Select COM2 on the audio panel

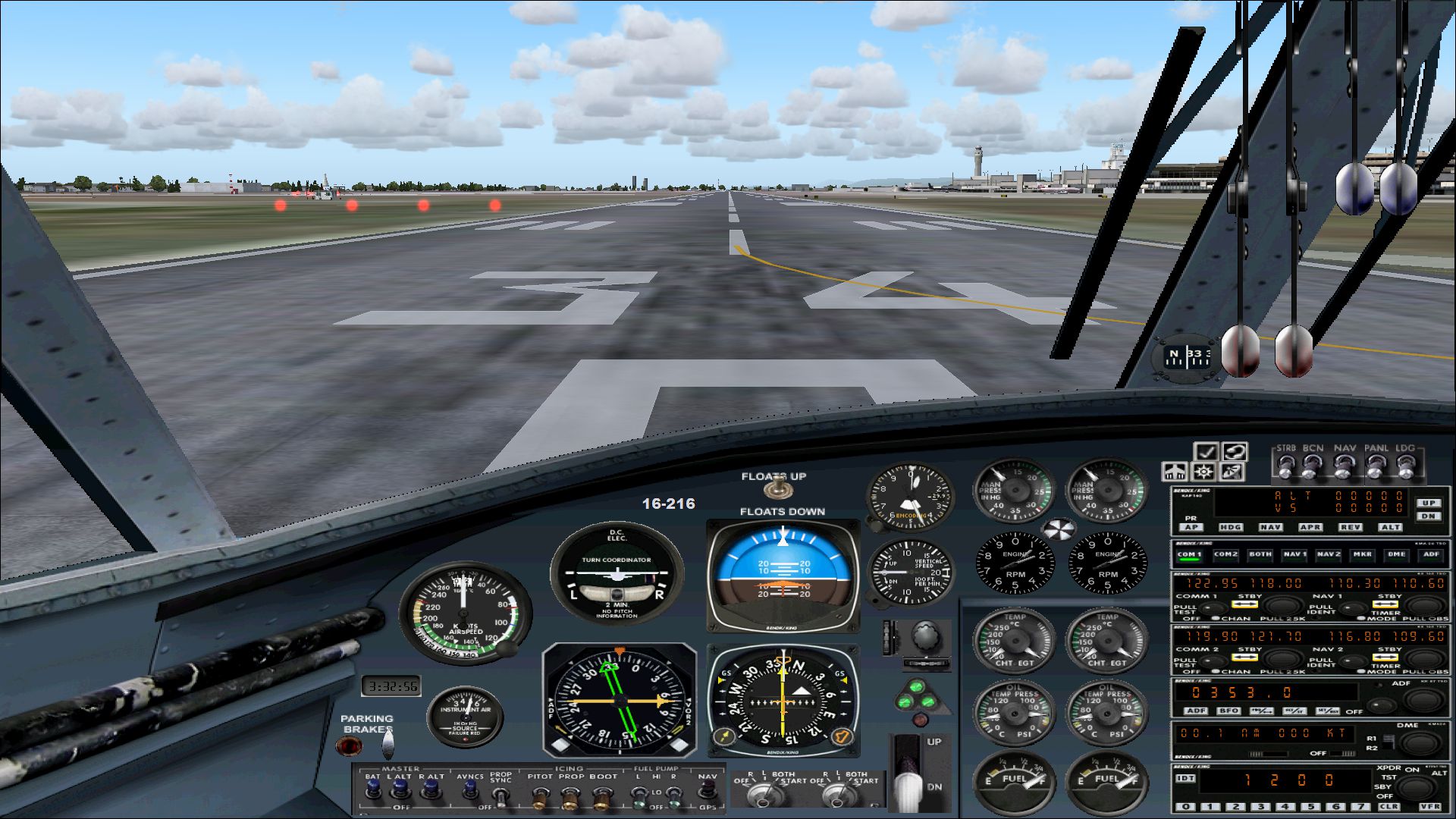pyautogui.click(x=1225, y=554)
